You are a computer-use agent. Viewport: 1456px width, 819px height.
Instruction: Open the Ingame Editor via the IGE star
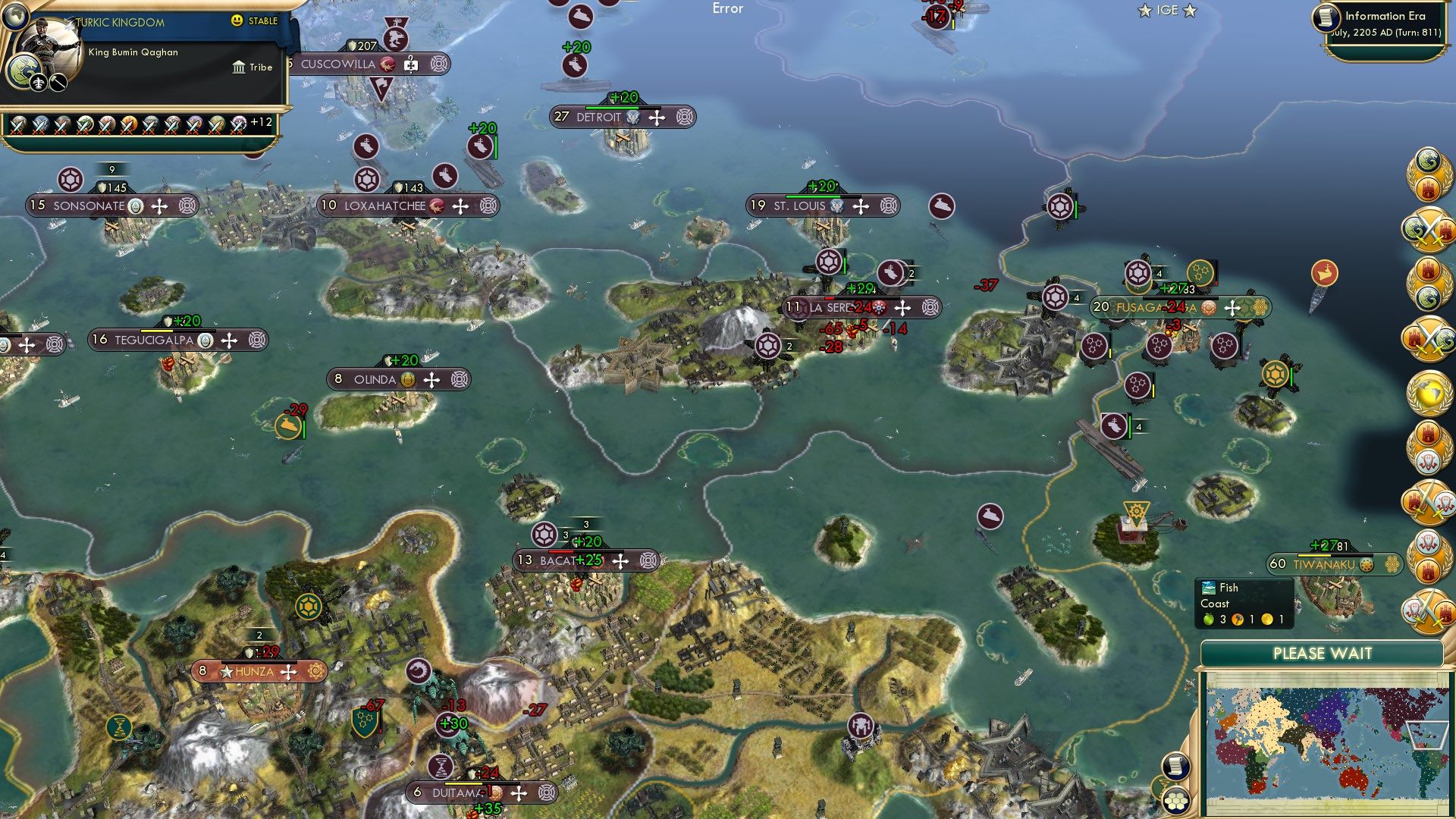(x=1144, y=11)
